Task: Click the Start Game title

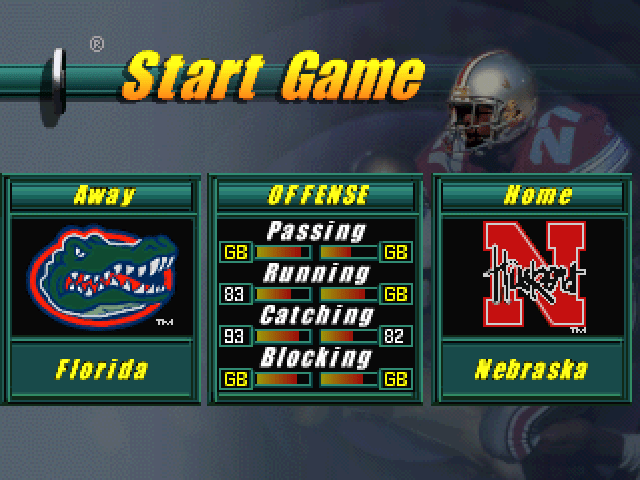Action: click(272, 76)
